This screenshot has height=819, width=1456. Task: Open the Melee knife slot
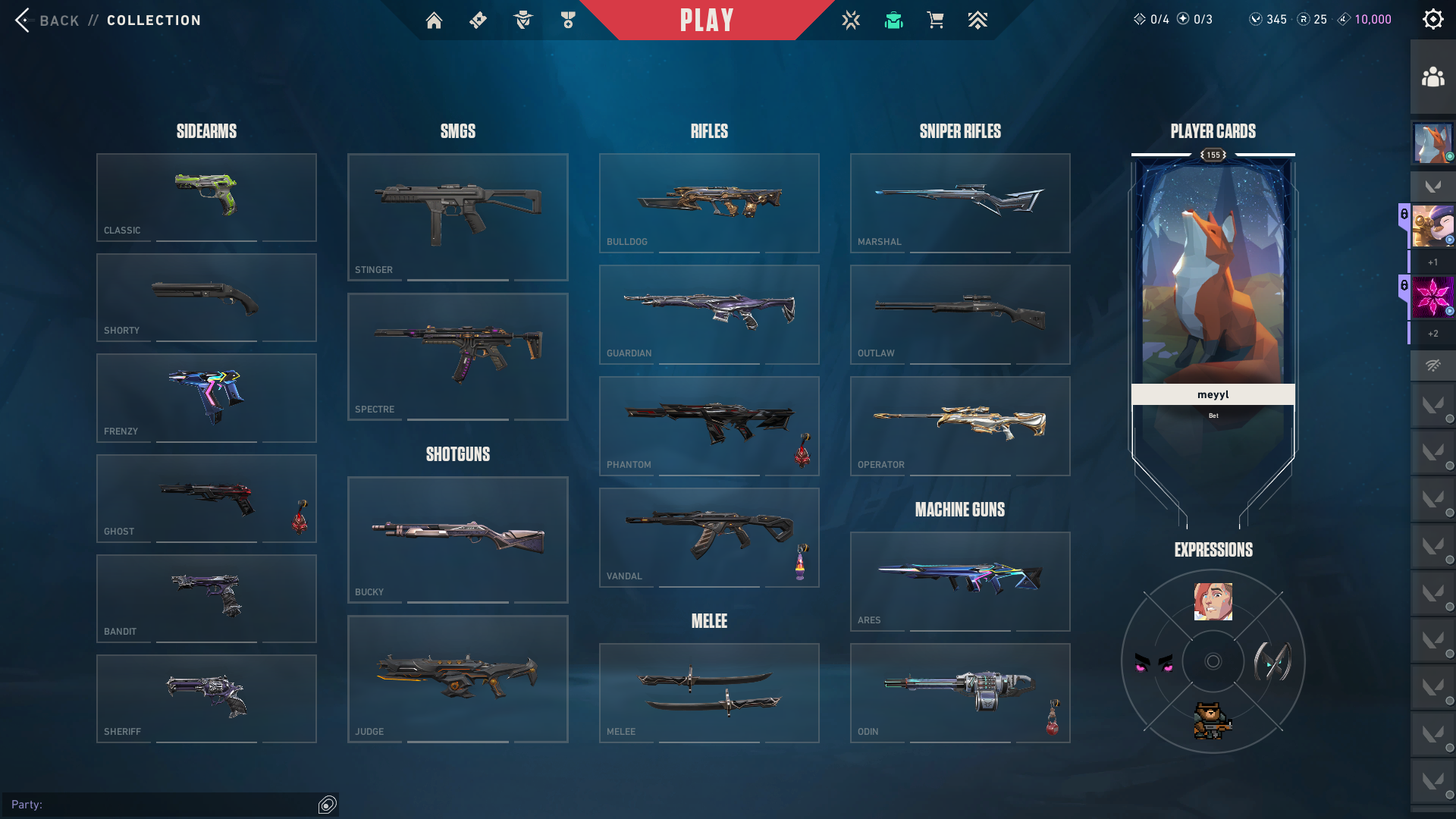pyautogui.click(x=709, y=692)
